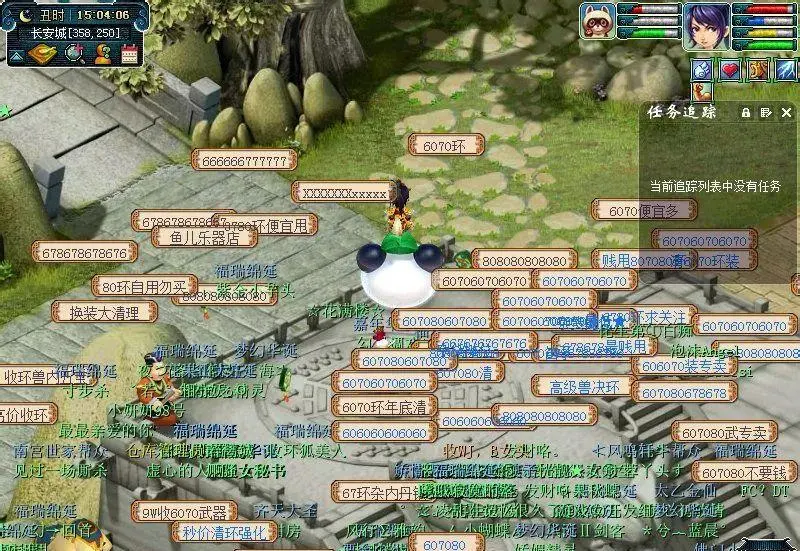Open the world map magnifier icon
This screenshot has width=800, height=551.
74,53
